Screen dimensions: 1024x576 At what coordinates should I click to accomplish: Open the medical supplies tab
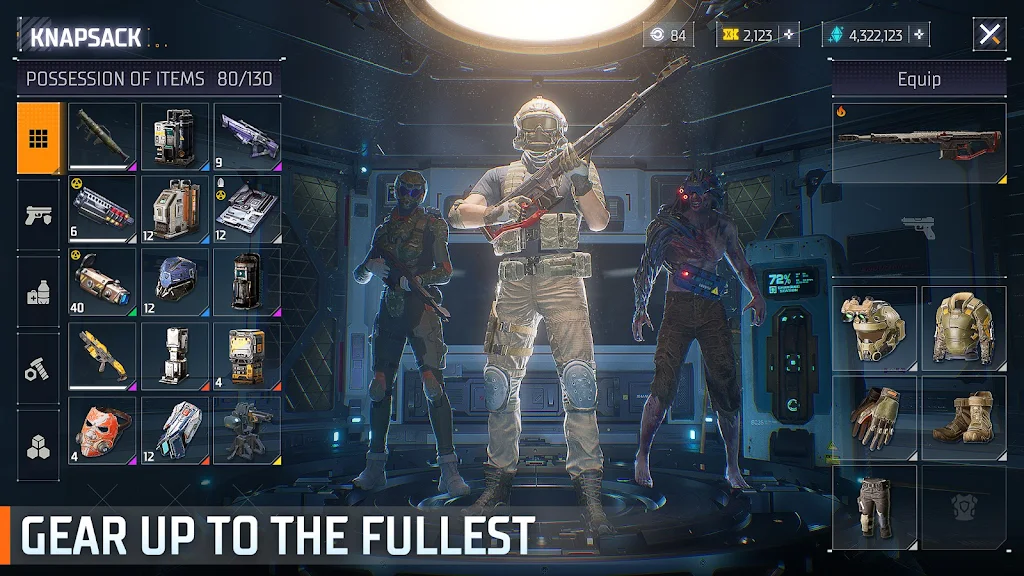39,292
